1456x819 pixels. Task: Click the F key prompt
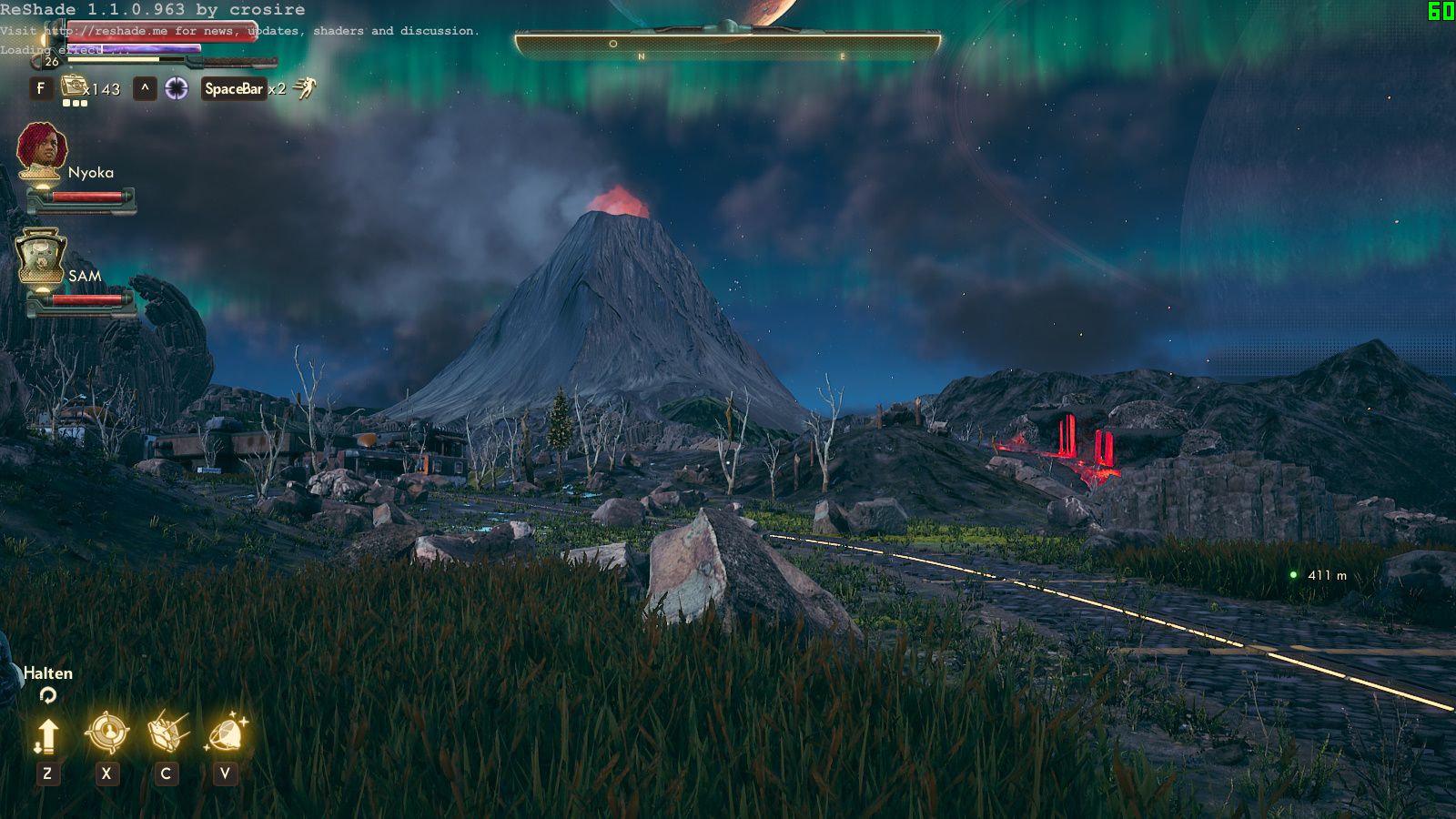coord(41,88)
